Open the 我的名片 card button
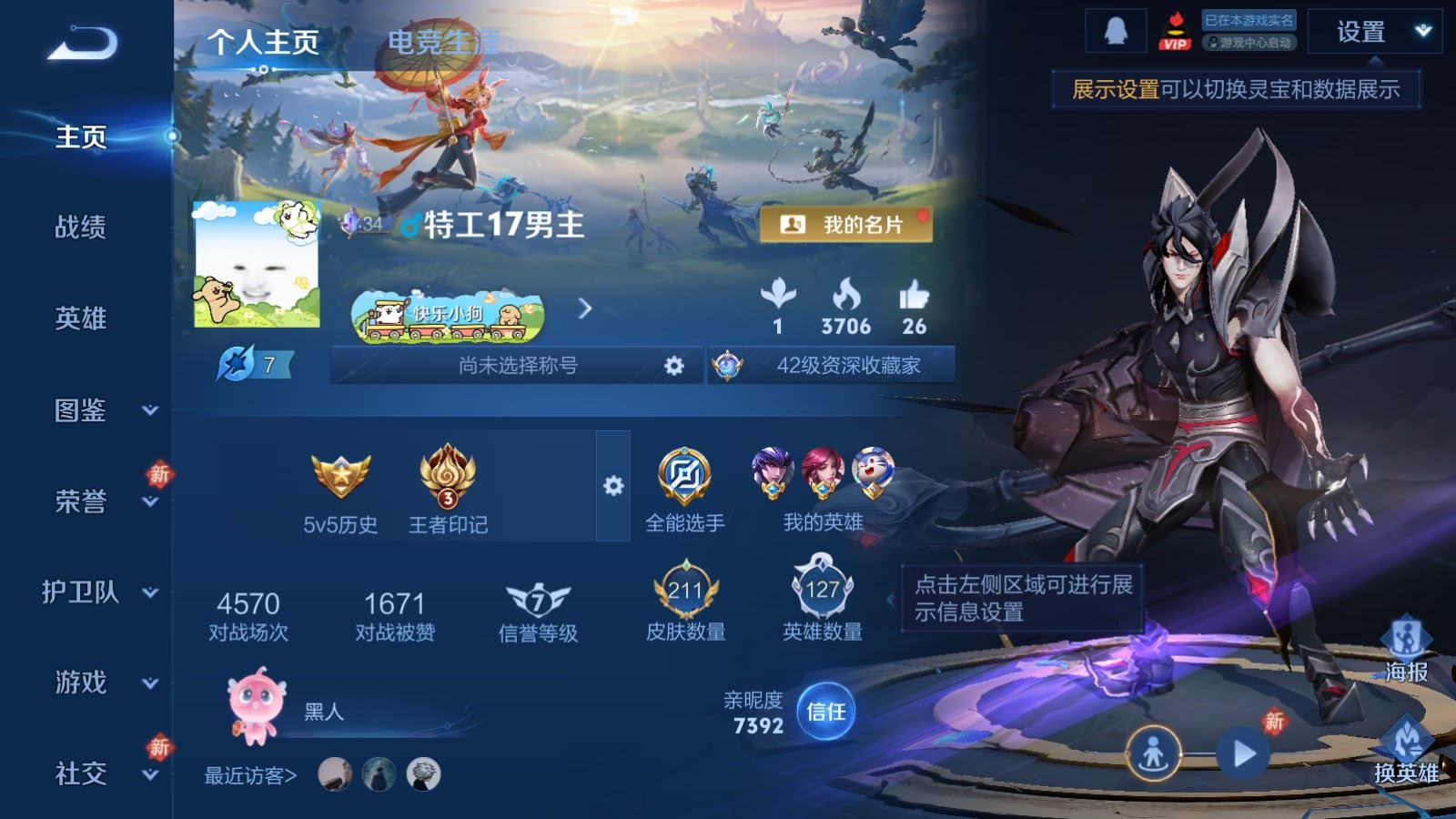This screenshot has width=1456, height=819. [845, 225]
